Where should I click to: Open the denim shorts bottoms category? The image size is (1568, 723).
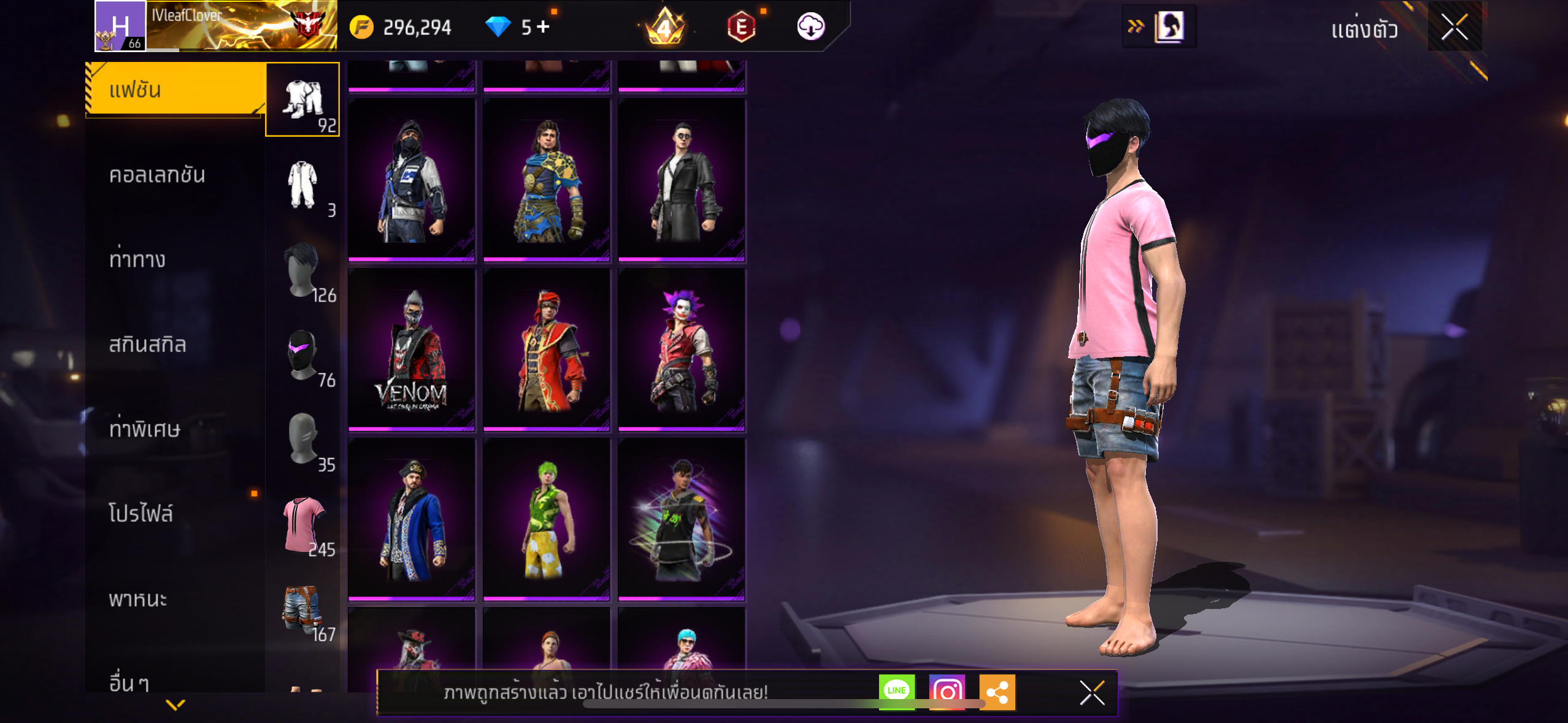pyautogui.click(x=302, y=609)
